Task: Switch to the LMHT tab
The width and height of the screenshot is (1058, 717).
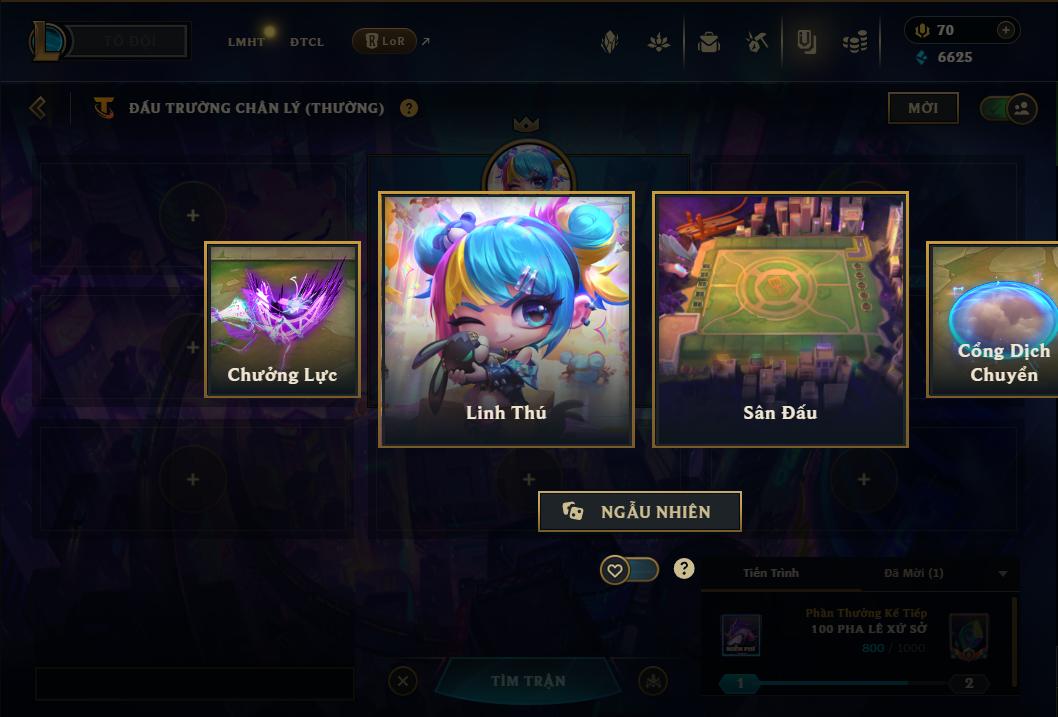Action: pos(246,42)
